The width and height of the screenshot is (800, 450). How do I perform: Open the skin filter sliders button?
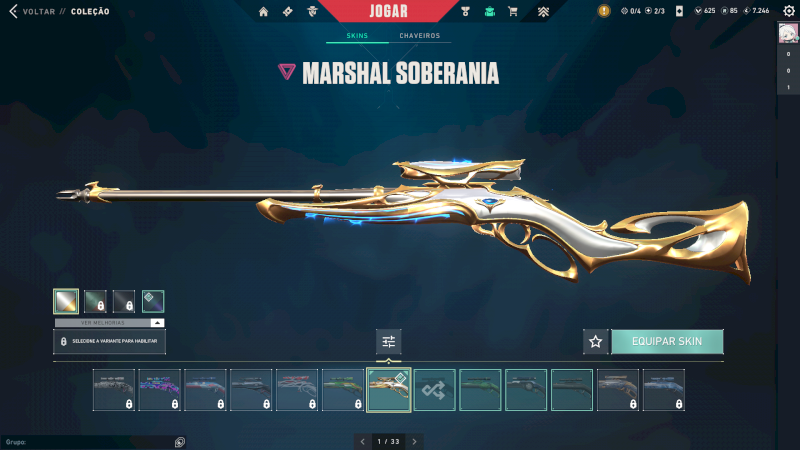coord(388,342)
